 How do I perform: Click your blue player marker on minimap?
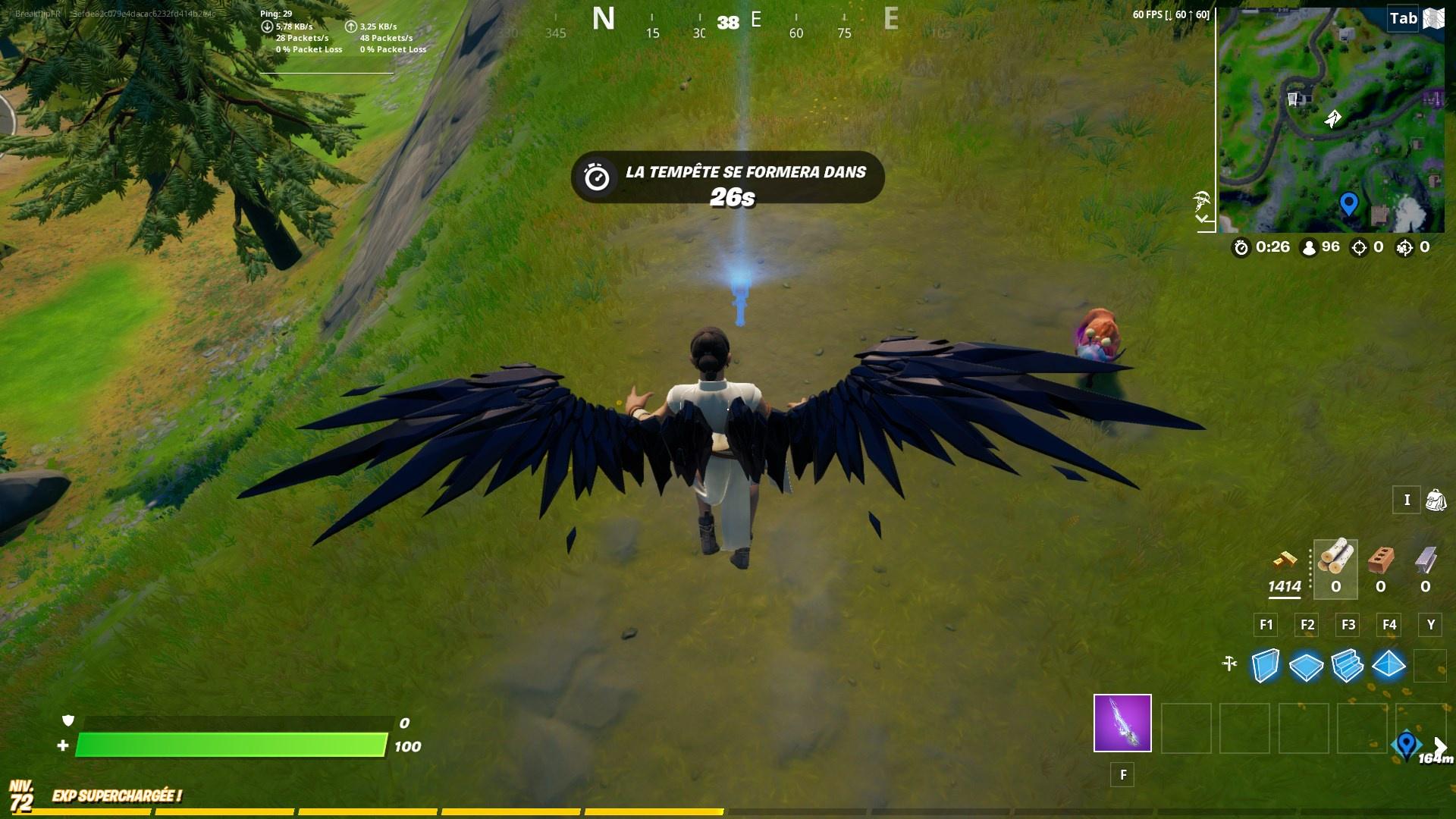coord(1348,202)
